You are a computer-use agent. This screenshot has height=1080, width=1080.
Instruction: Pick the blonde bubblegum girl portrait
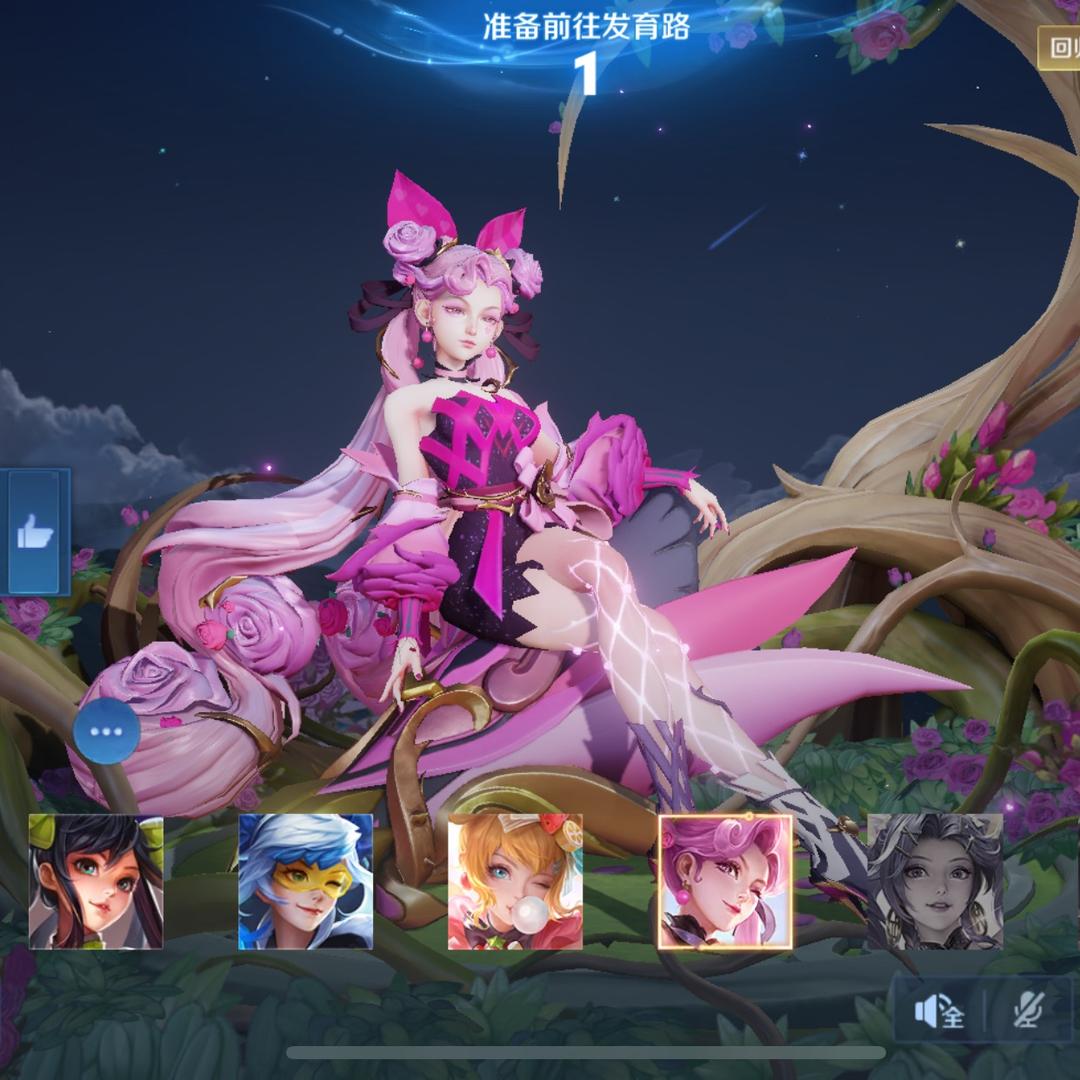coord(515,881)
